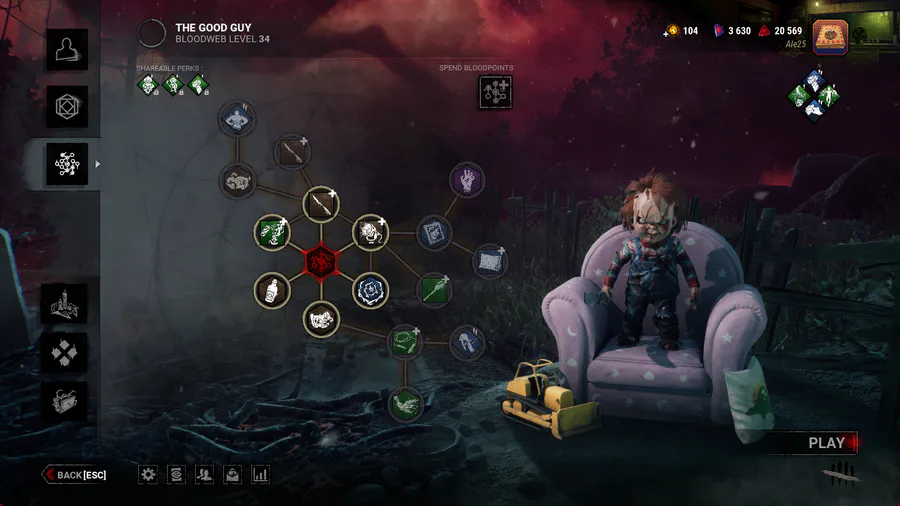Open the four-diamond perks menu icon
The height and width of the screenshot is (506, 900).
click(66, 352)
